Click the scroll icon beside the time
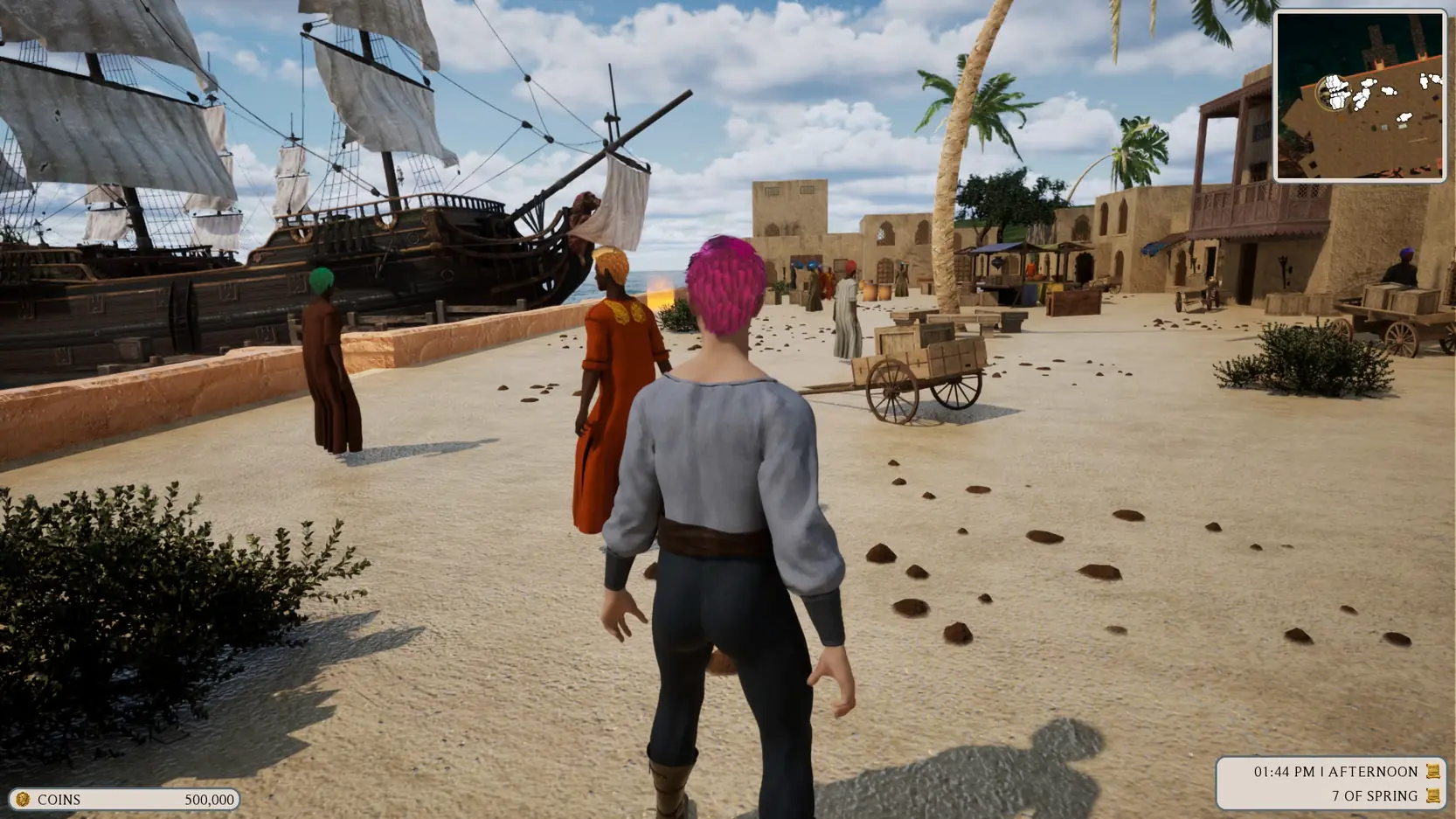The width and height of the screenshot is (1456, 819). 1432,771
